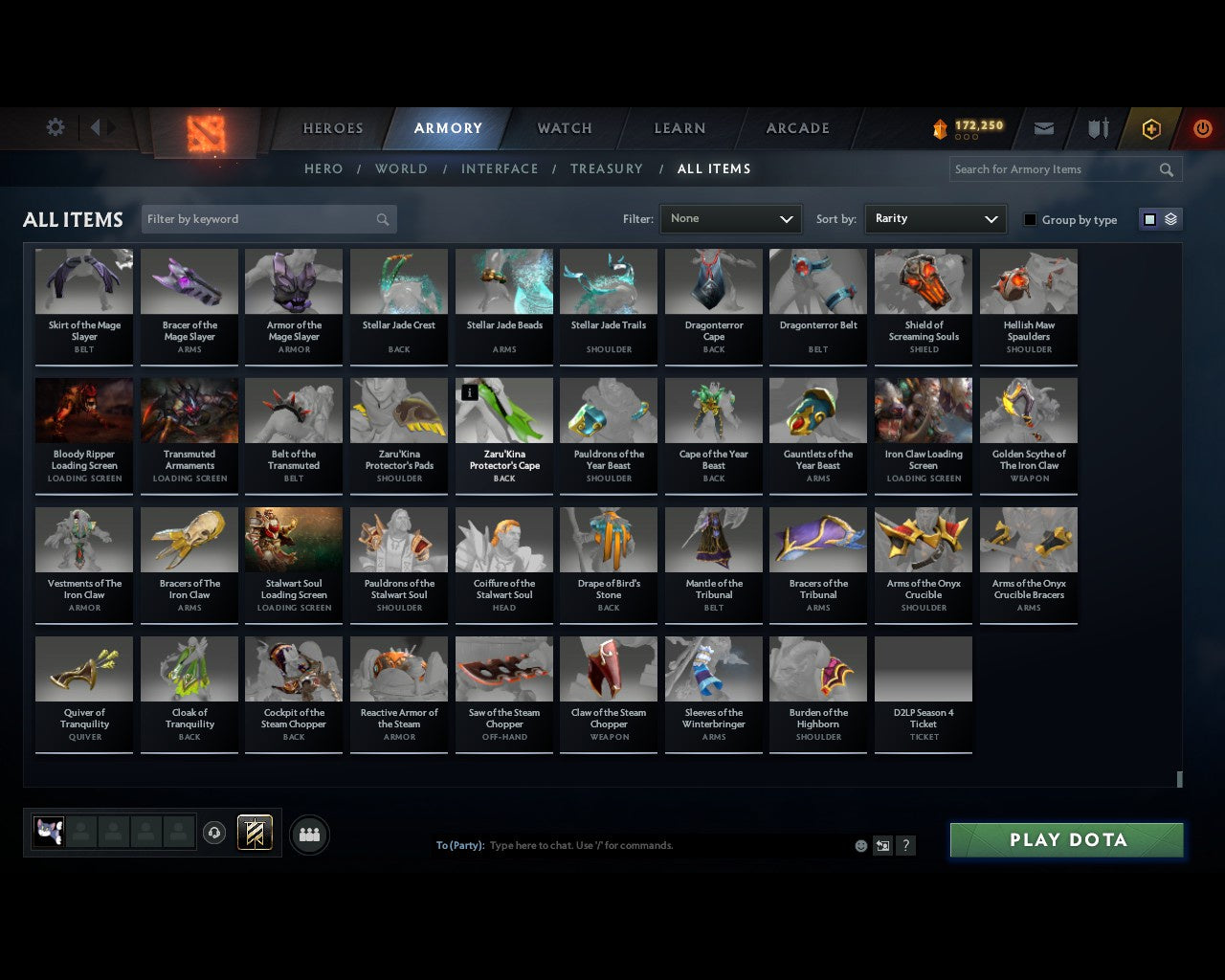This screenshot has height=980, width=1225.
Task: Click the shield and sword armory icon
Action: pos(1097,127)
